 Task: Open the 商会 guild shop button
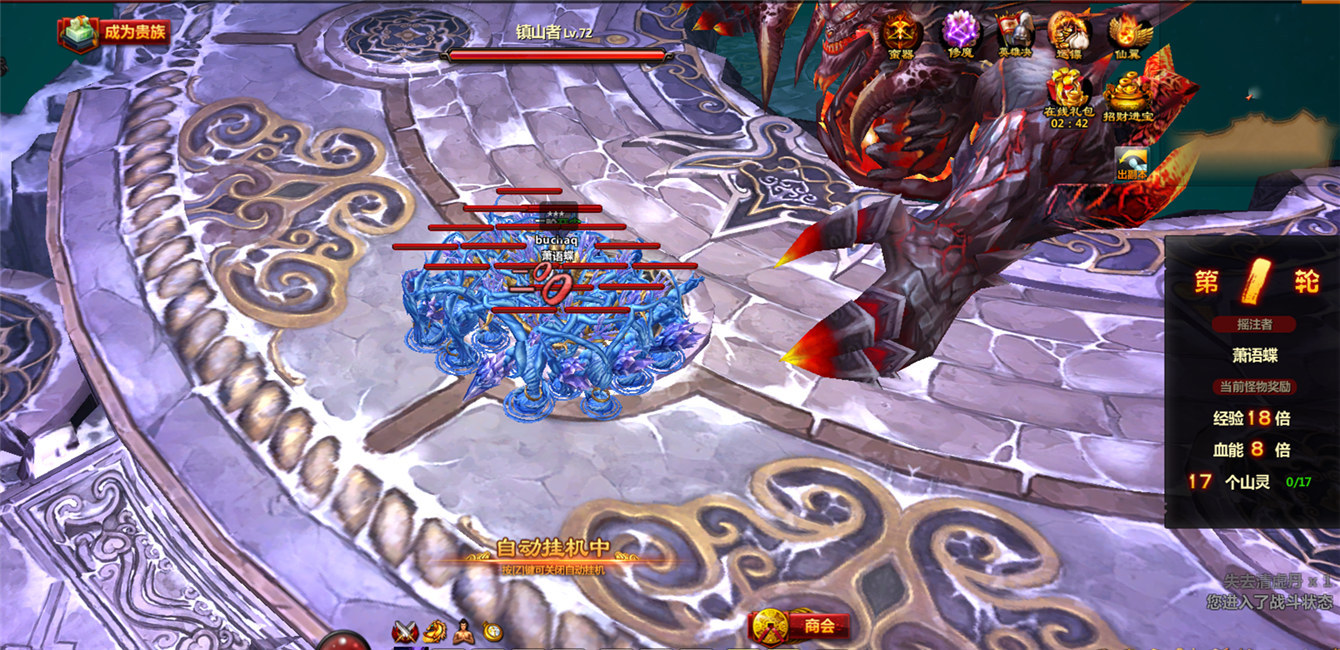[800, 626]
